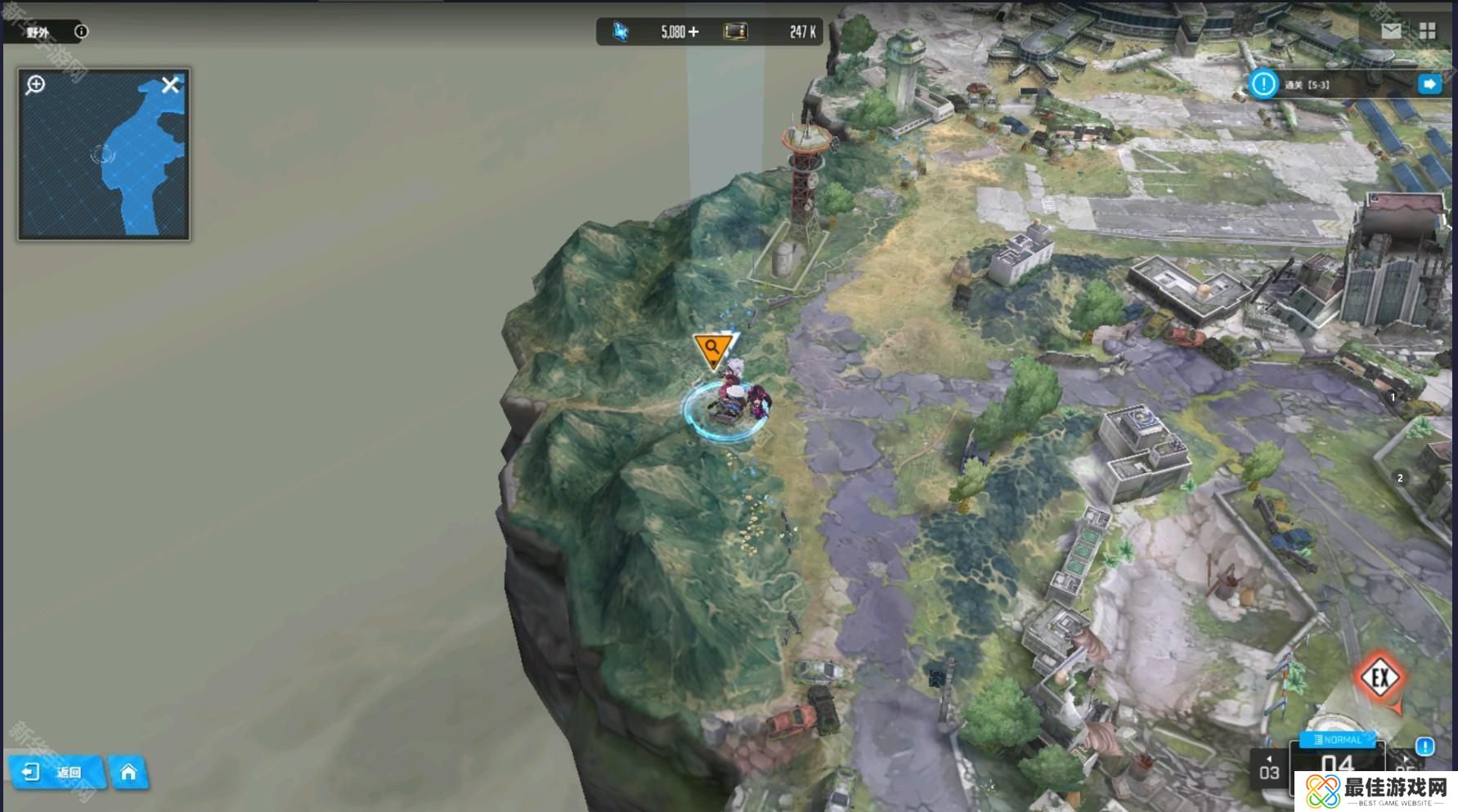
Task: Select the stage node numbered 2
Action: (x=1400, y=478)
